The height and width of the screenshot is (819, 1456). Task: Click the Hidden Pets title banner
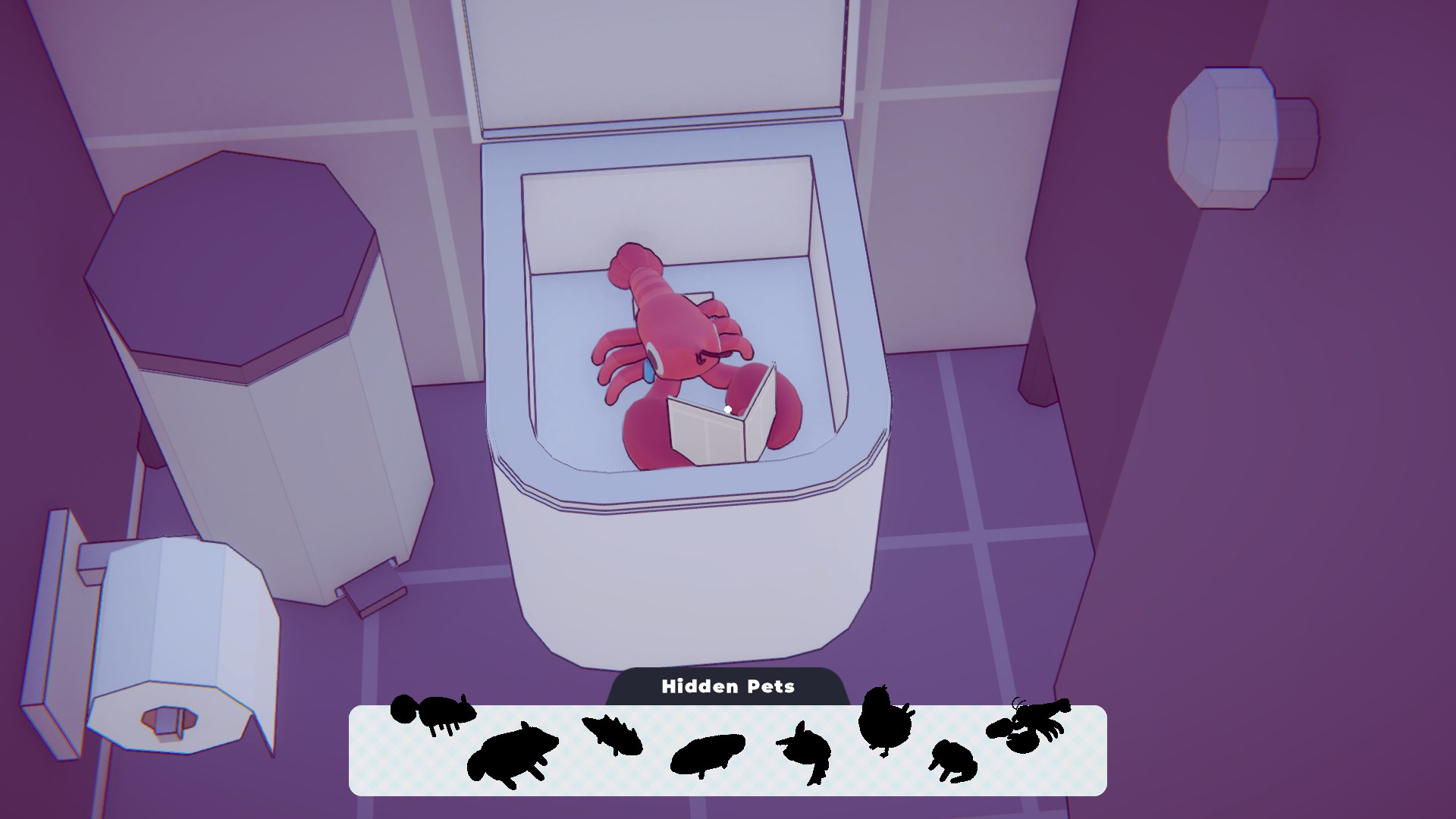click(x=728, y=686)
